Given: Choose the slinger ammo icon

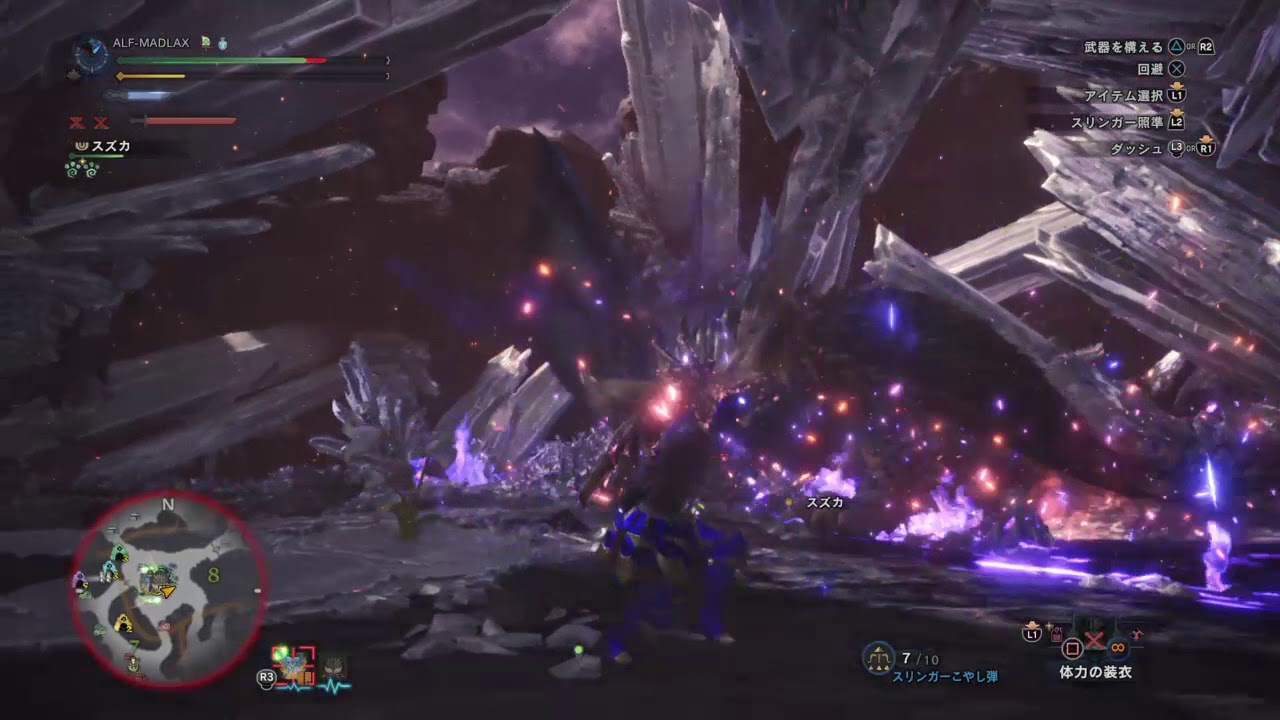Looking at the screenshot, I should (x=878, y=658).
